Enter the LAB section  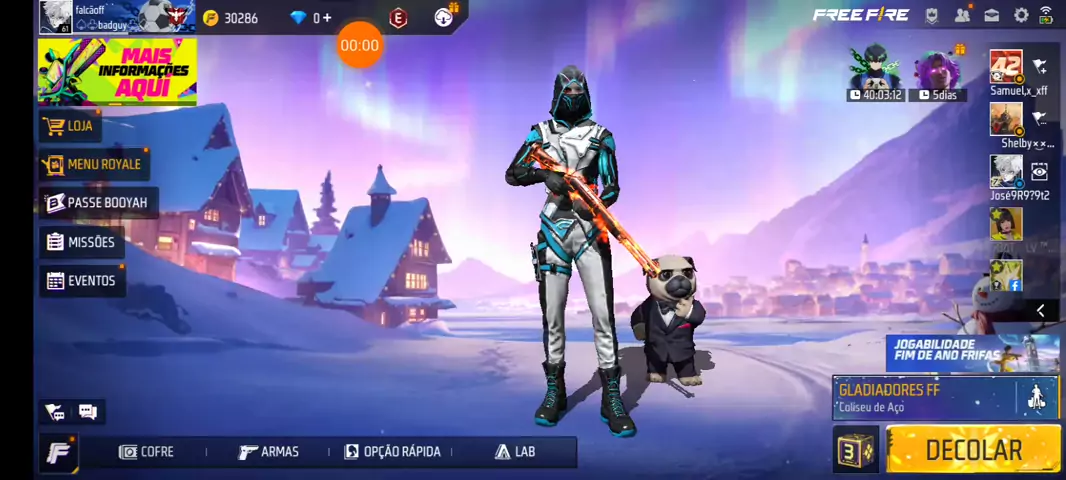515,452
